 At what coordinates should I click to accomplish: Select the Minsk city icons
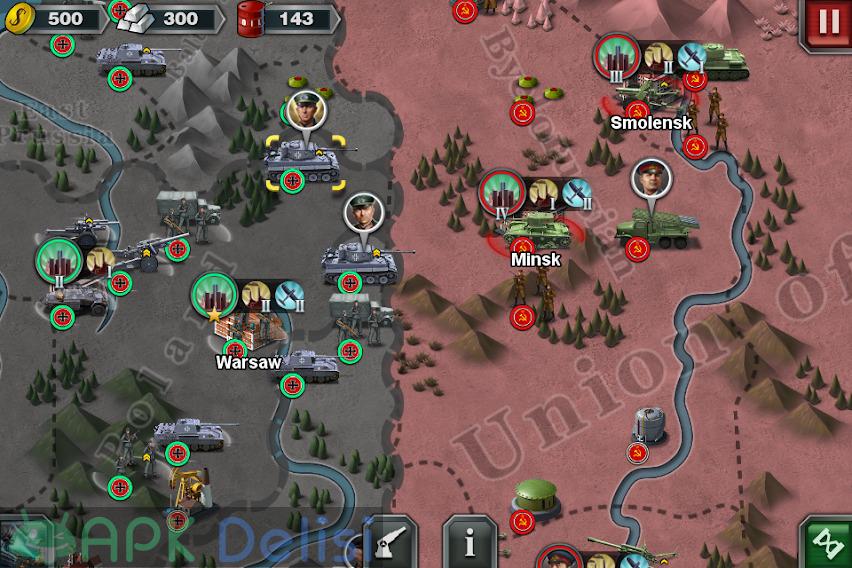point(534,193)
